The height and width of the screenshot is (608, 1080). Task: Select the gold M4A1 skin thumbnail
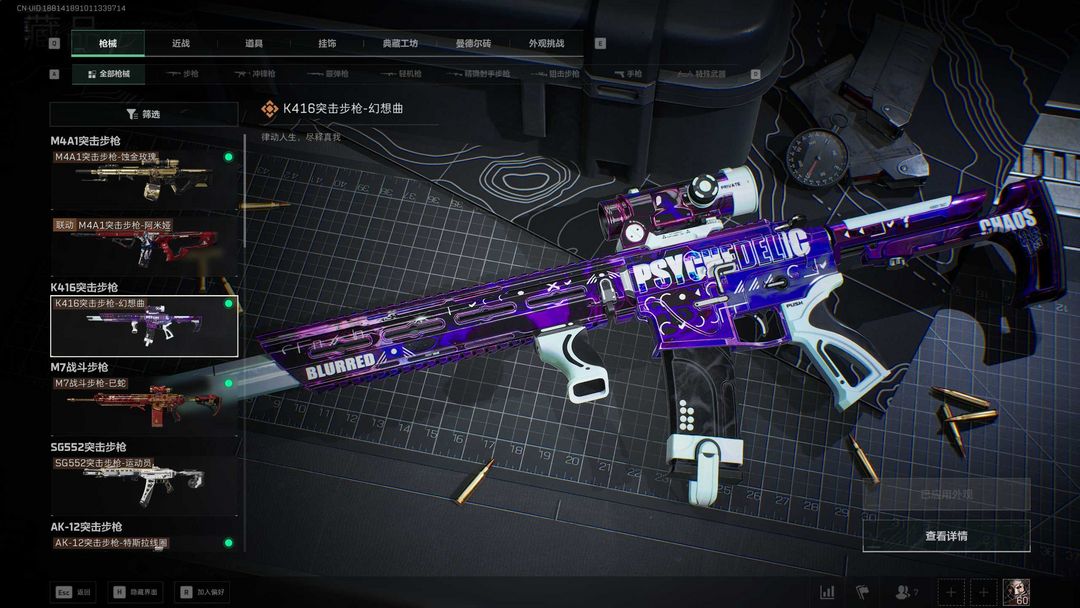tap(145, 178)
